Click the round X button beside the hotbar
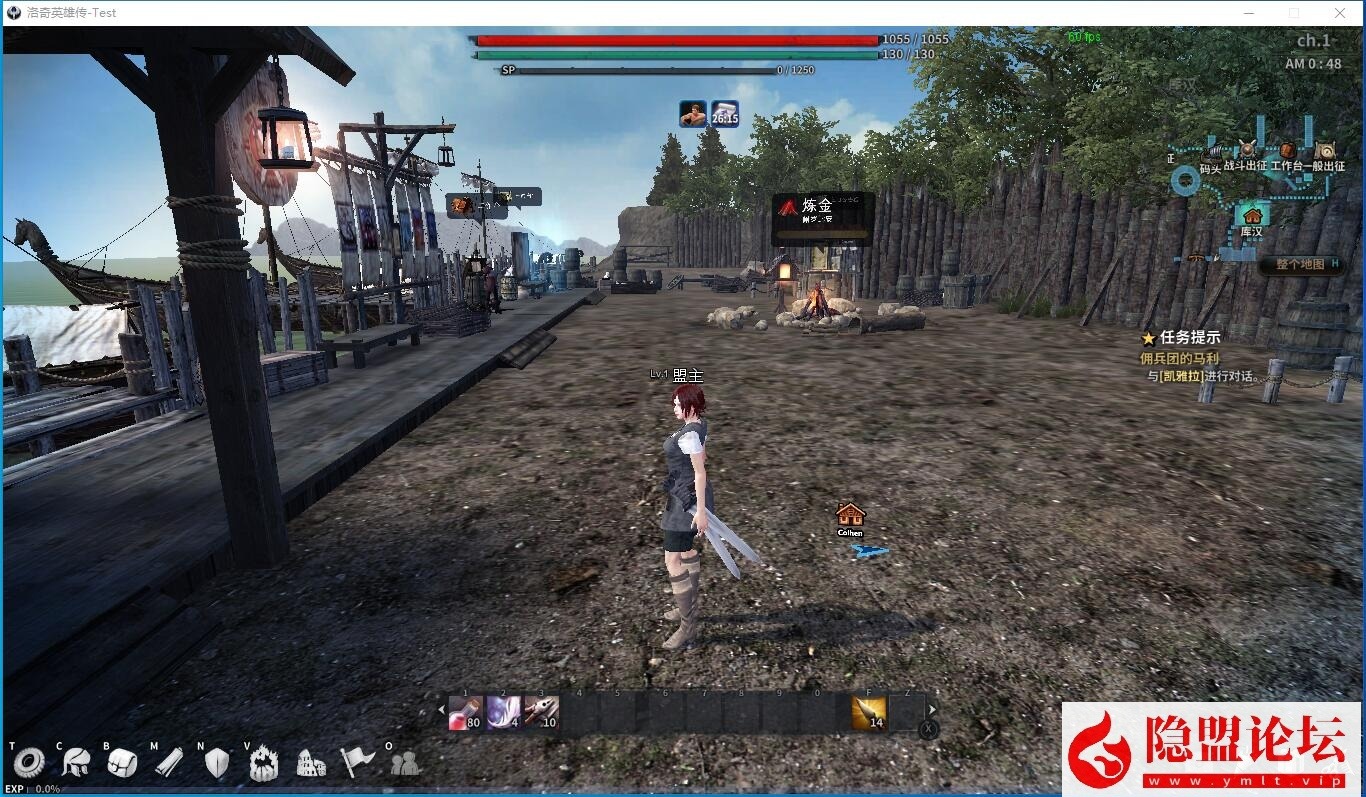The image size is (1366, 797). coord(929,730)
